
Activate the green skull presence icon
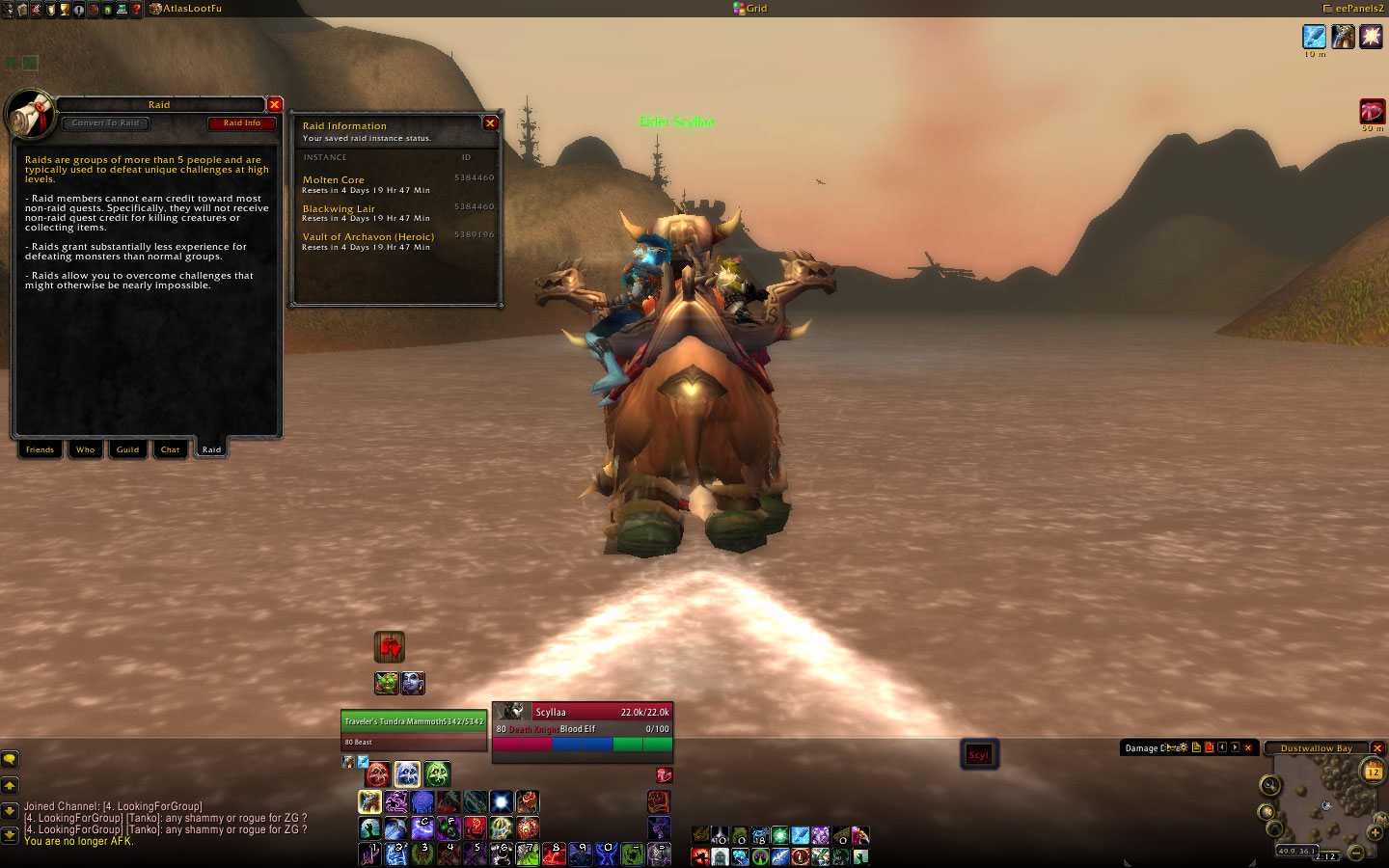pos(437,773)
